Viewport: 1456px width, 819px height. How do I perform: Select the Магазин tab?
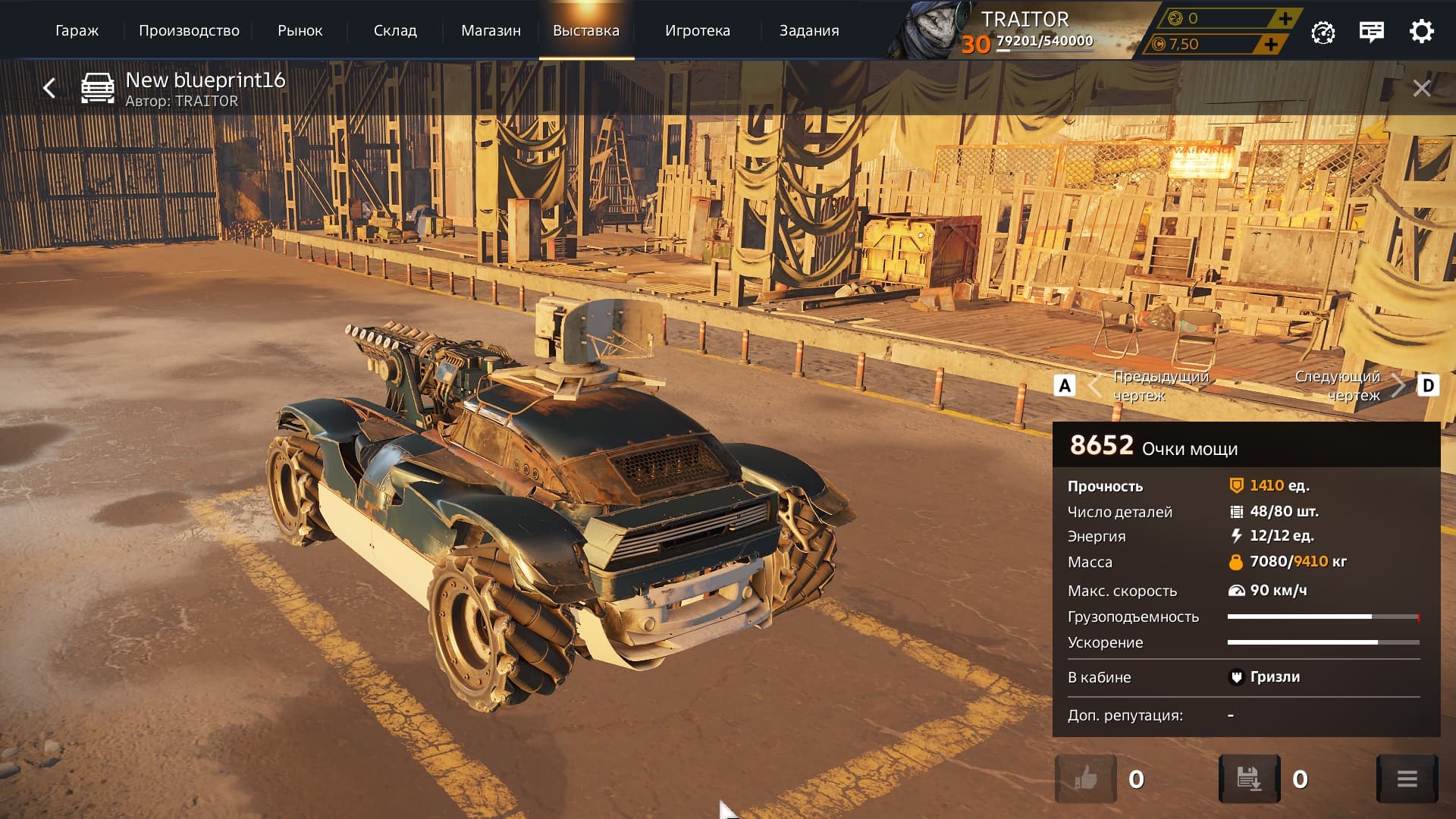(491, 31)
